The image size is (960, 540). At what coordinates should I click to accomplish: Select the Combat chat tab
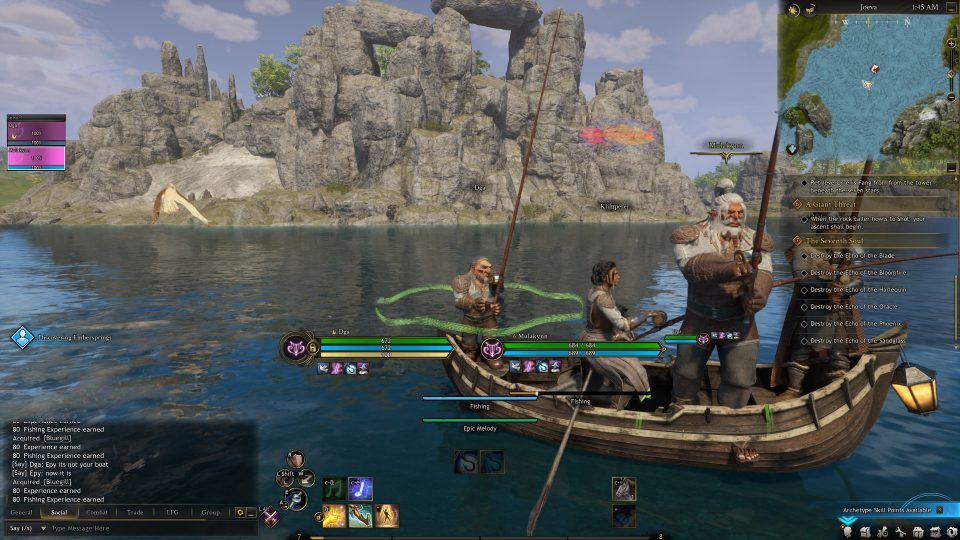97,512
